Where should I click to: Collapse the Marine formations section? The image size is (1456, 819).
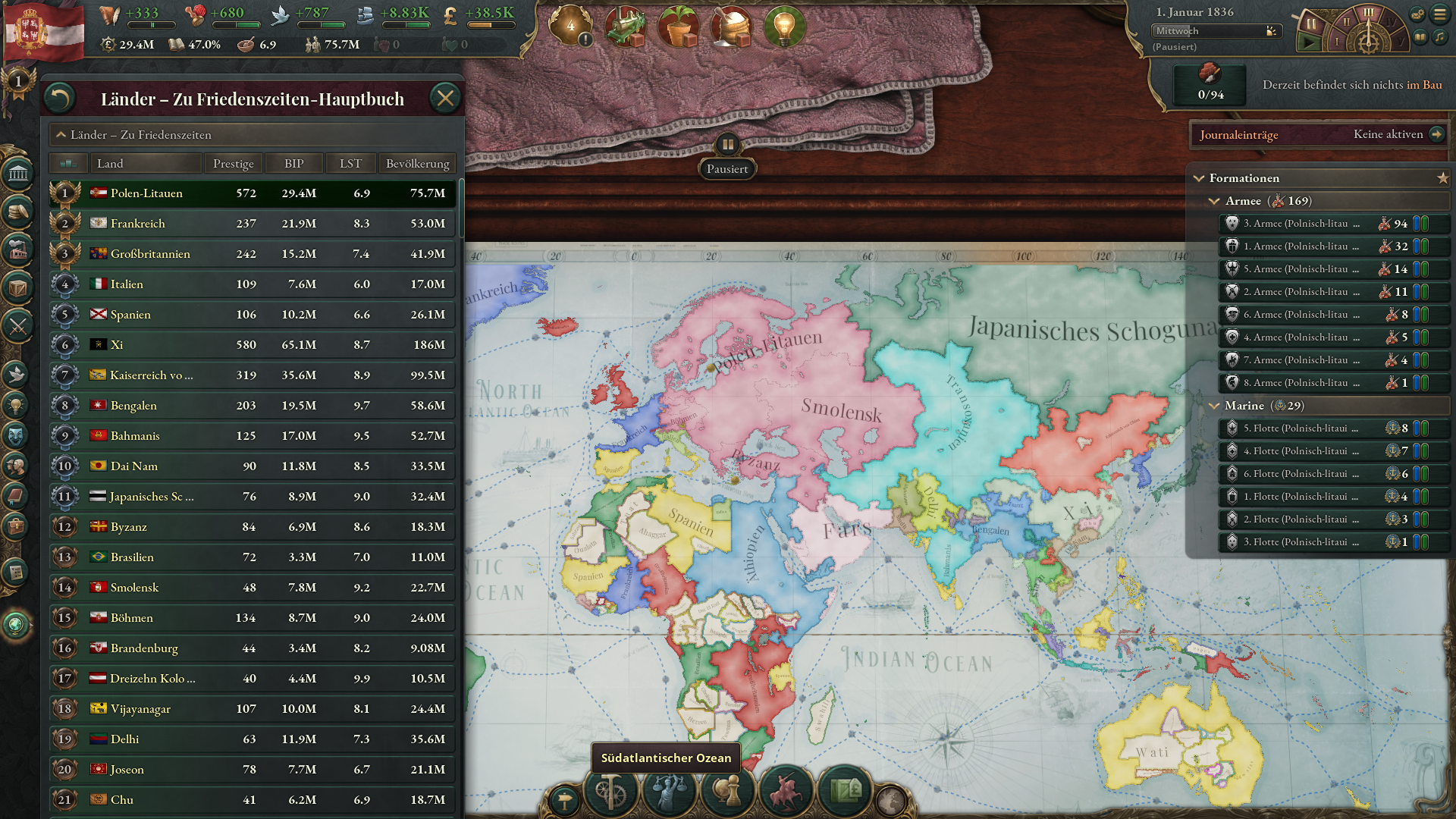pos(1214,406)
